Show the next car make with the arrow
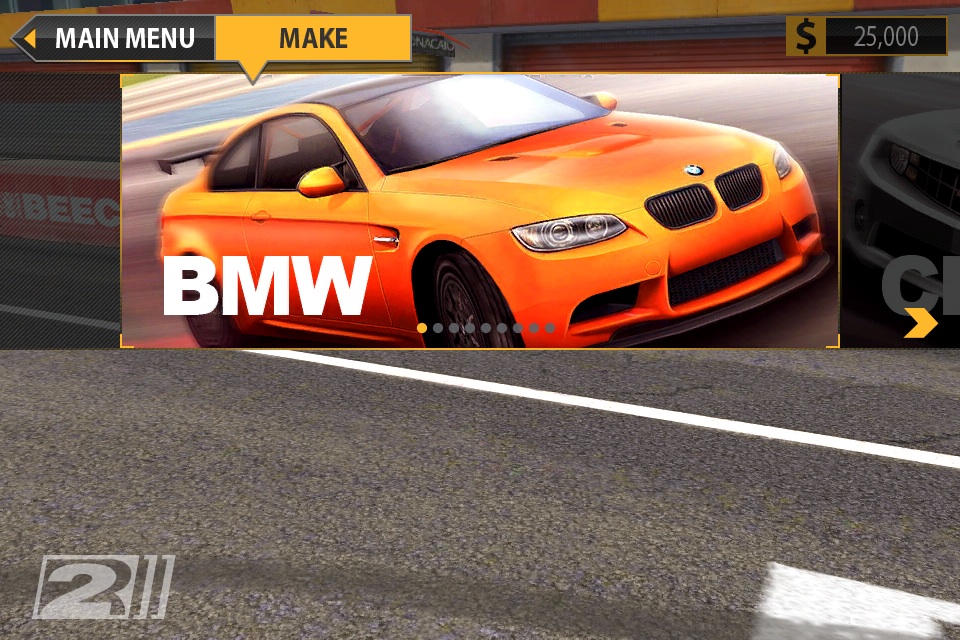 tap(920, 322)
